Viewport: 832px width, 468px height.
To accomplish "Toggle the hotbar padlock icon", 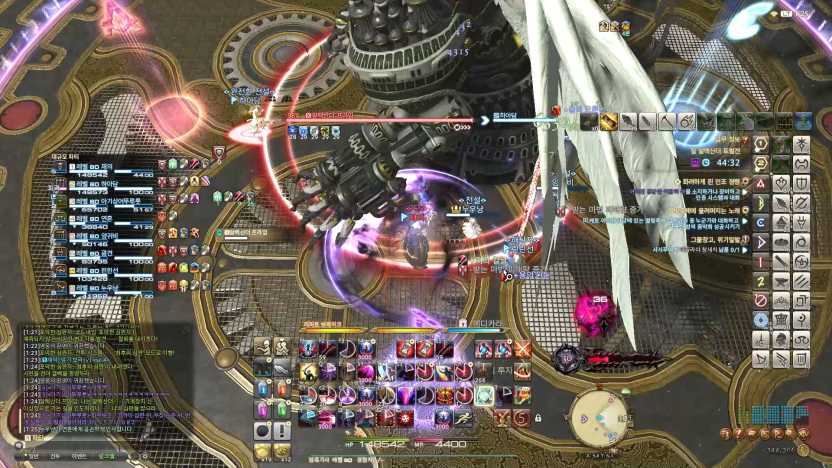I will coord(538,417).
